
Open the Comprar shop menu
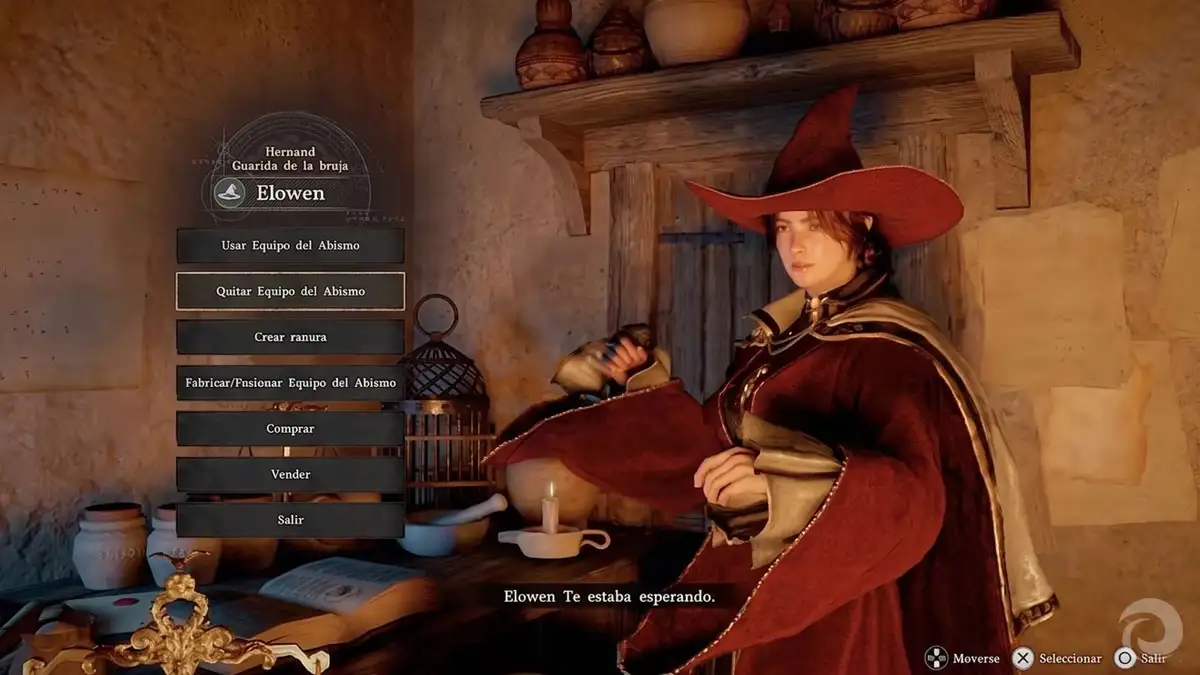tap(290, 429)
